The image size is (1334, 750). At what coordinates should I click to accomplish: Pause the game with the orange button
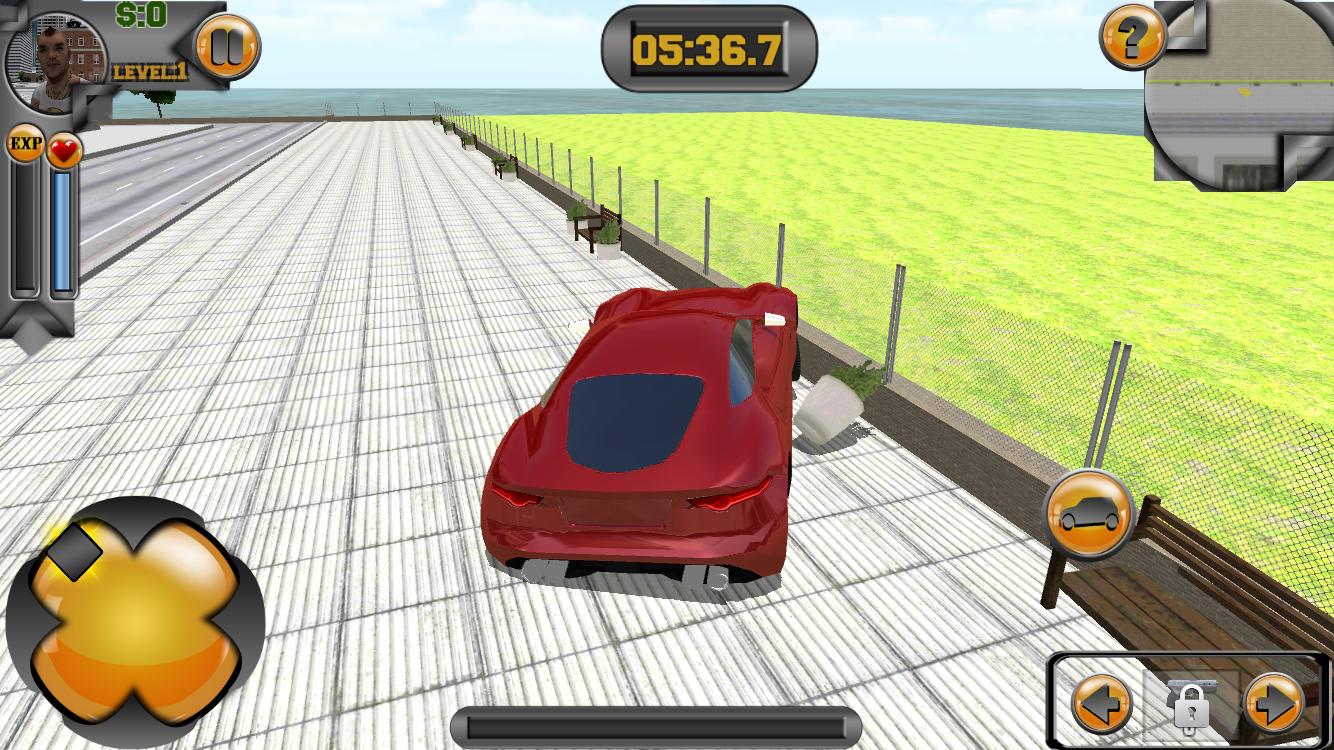[226, 47]
